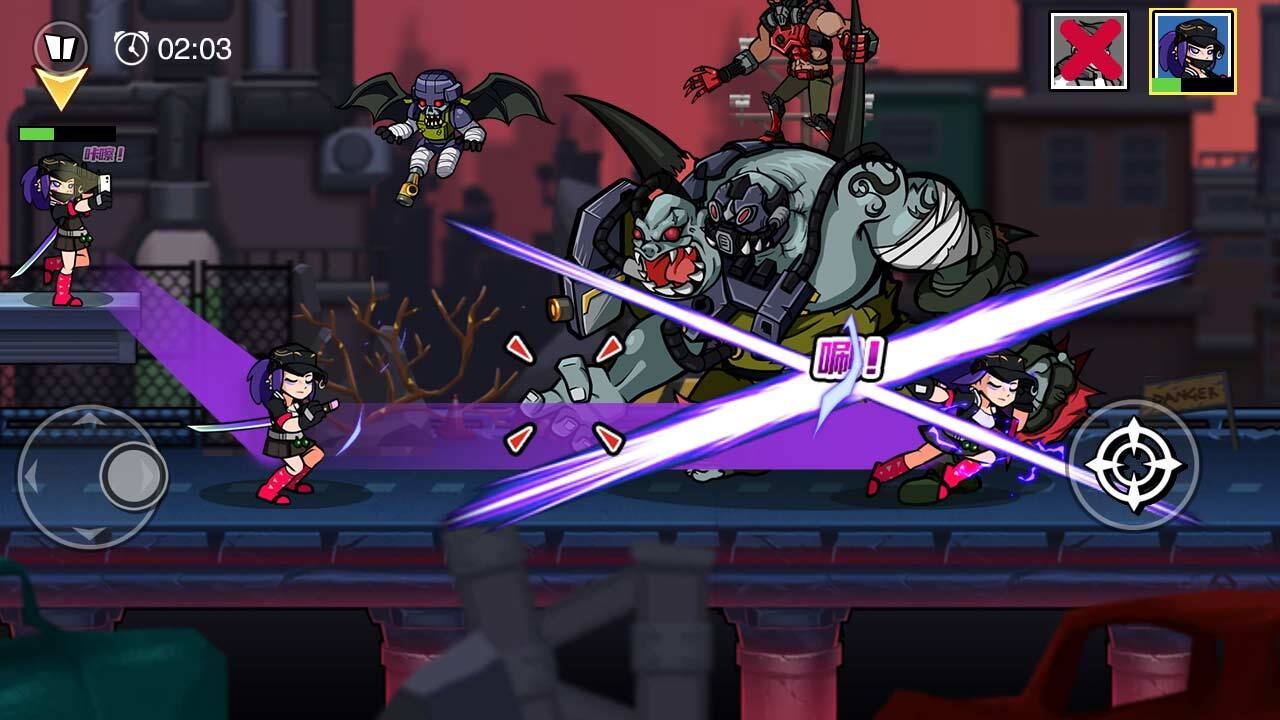This screenshot has height=720, width=1280.
Task: Select the purple-haired character portrait
Action: [x=1192, y=52]
